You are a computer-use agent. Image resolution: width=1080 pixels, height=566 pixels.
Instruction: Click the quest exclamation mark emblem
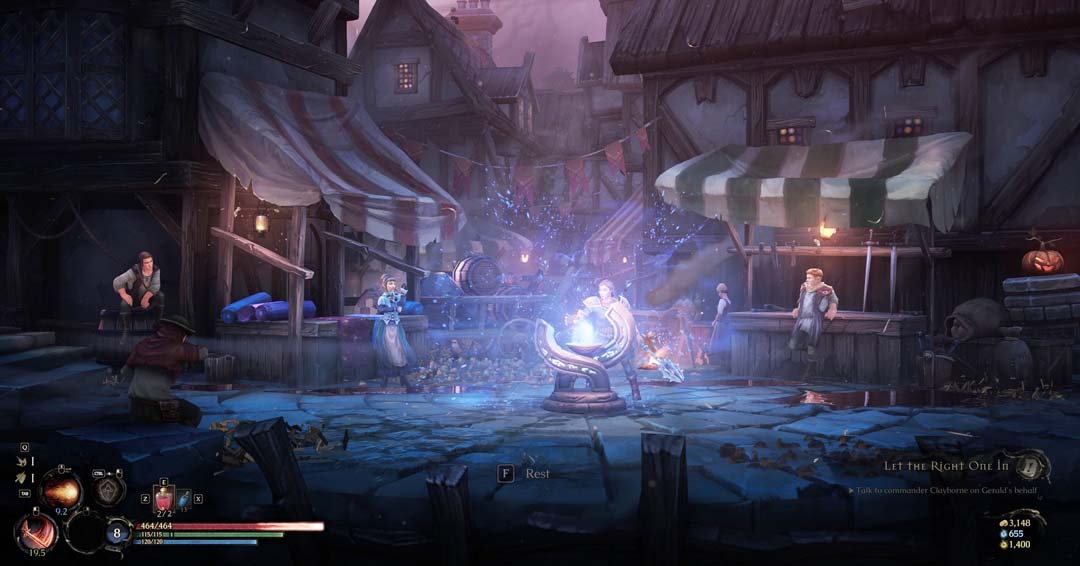[x=1030, y=465]
